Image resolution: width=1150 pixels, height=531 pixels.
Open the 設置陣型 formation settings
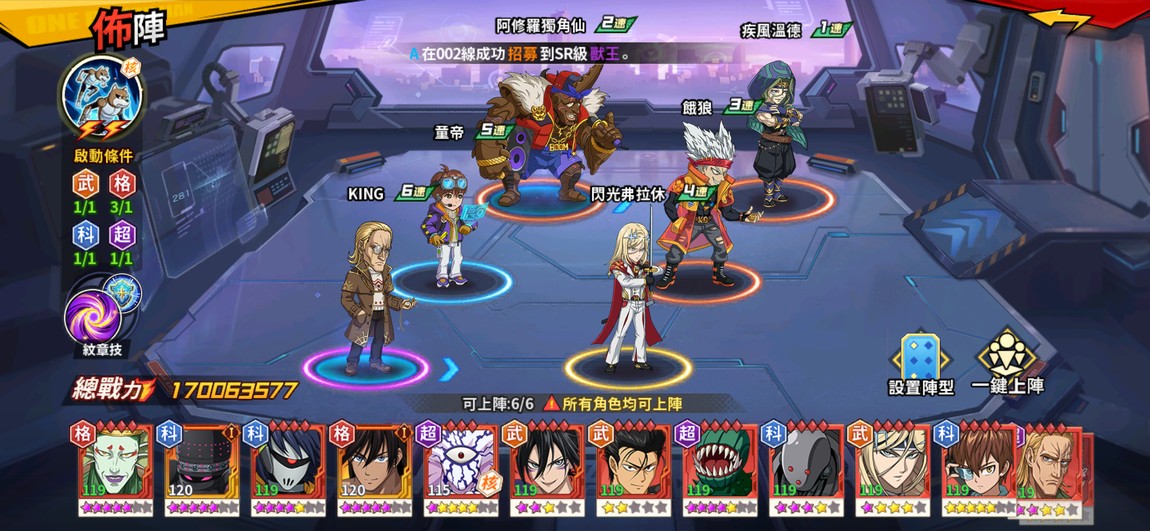tap(917, 362)
